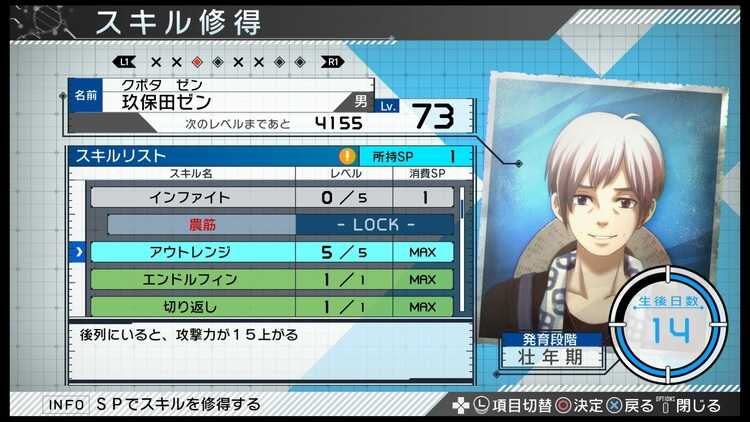750x422 pixels.
Task: Select the インファイト skill row
Action: pyautogui.click(x=272, y=198)
